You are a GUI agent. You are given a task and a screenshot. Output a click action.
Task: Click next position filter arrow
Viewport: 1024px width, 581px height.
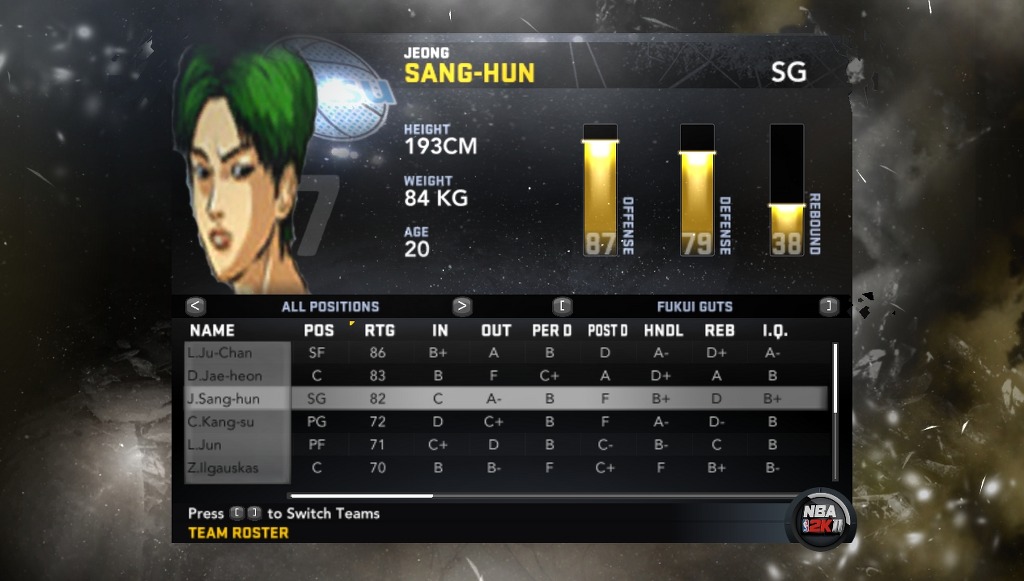tap(462, 307)
